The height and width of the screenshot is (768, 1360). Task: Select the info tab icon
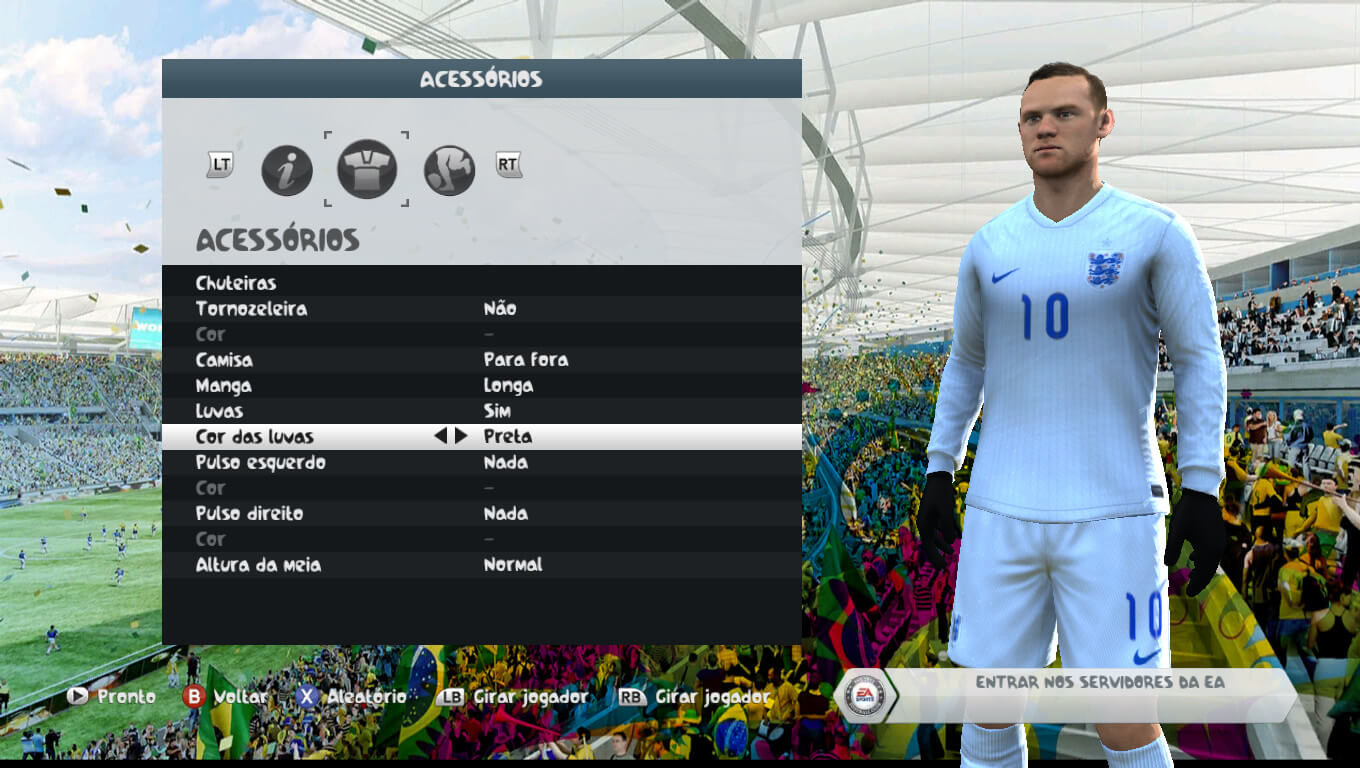[287, 169]
